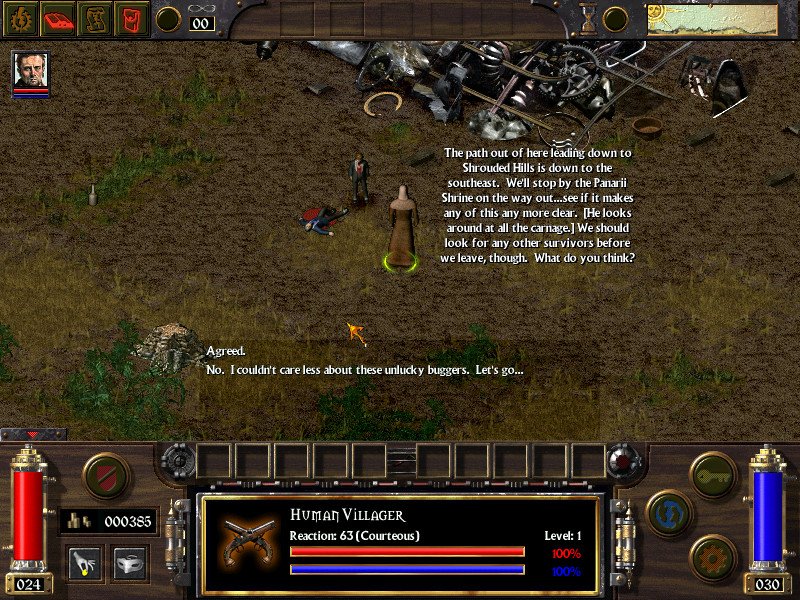800x600 pixels.
Task: Click the day-night sun clock panel
Action: 712,19
